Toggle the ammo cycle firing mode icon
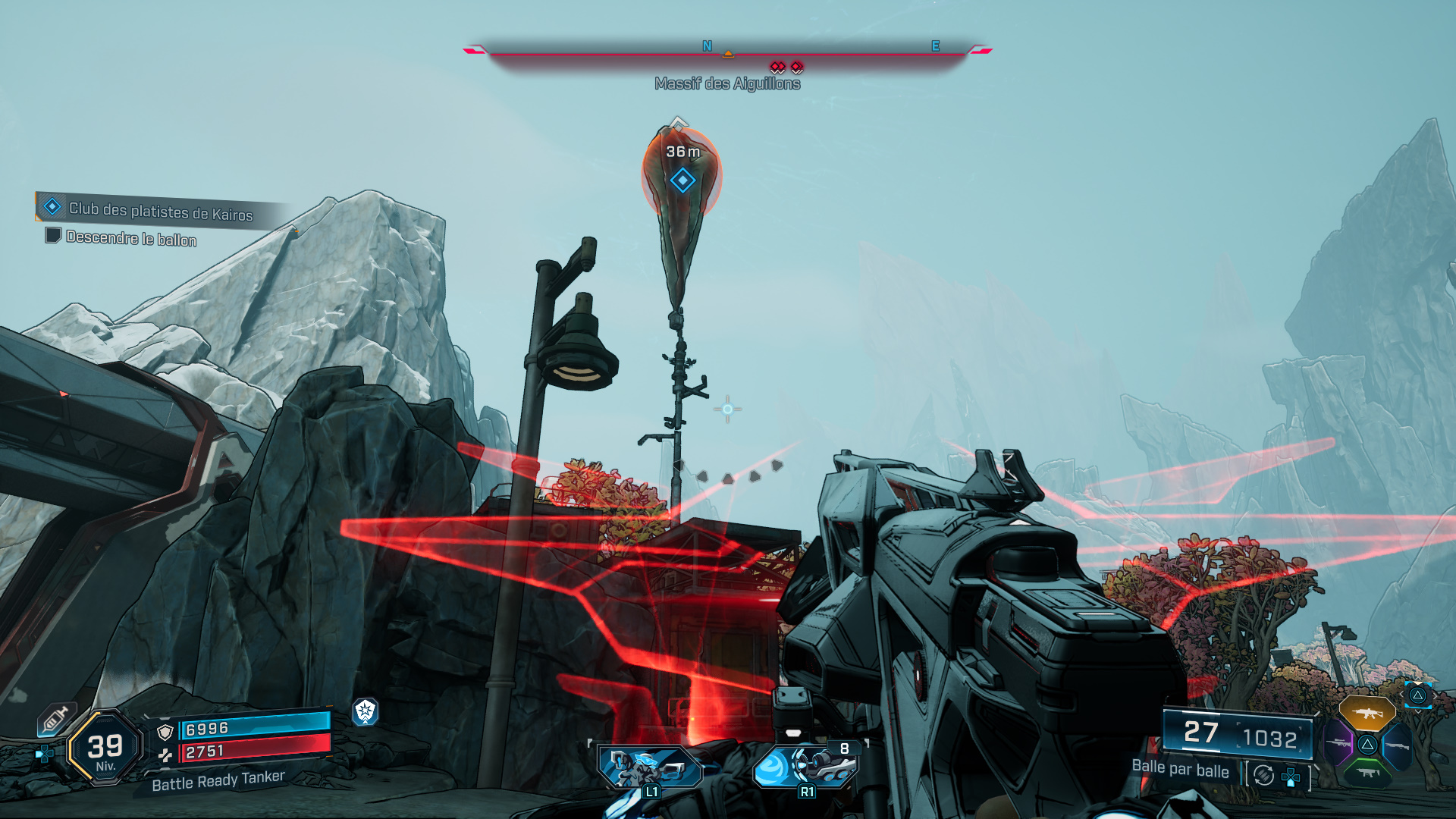 [1263, 775]
